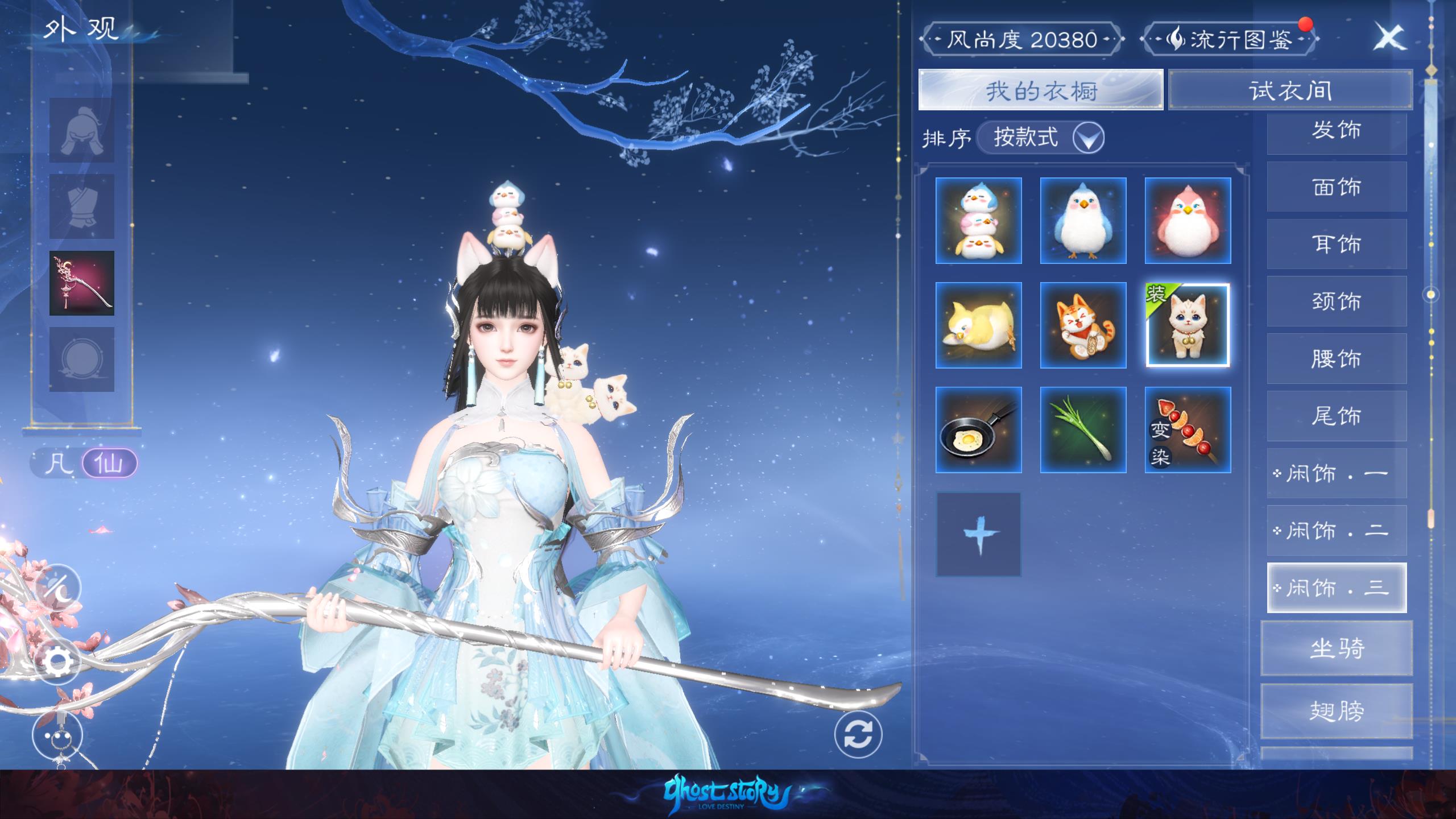Image resolution: width=1456 pixels, height=819 pixels.
Task: Close the appearance screen with the X
Action: 1389,38
